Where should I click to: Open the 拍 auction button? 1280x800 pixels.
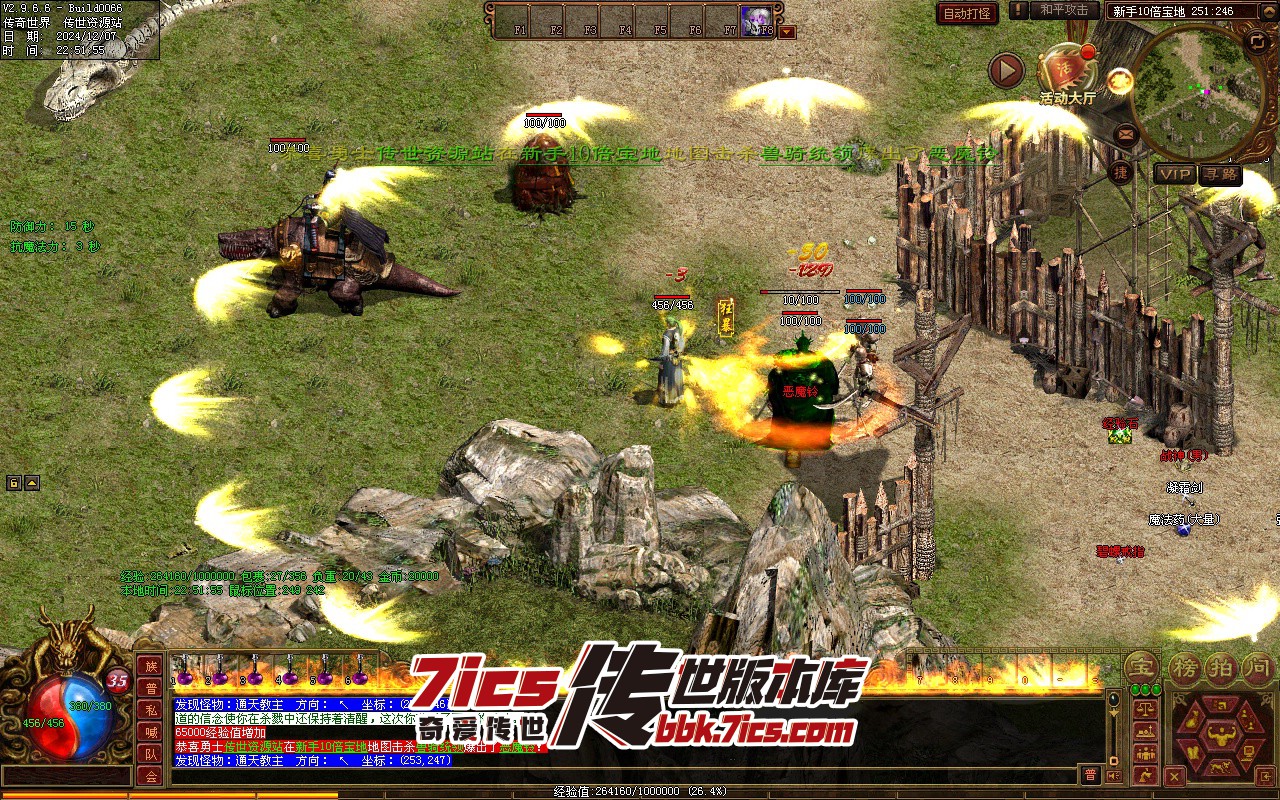1222,666
